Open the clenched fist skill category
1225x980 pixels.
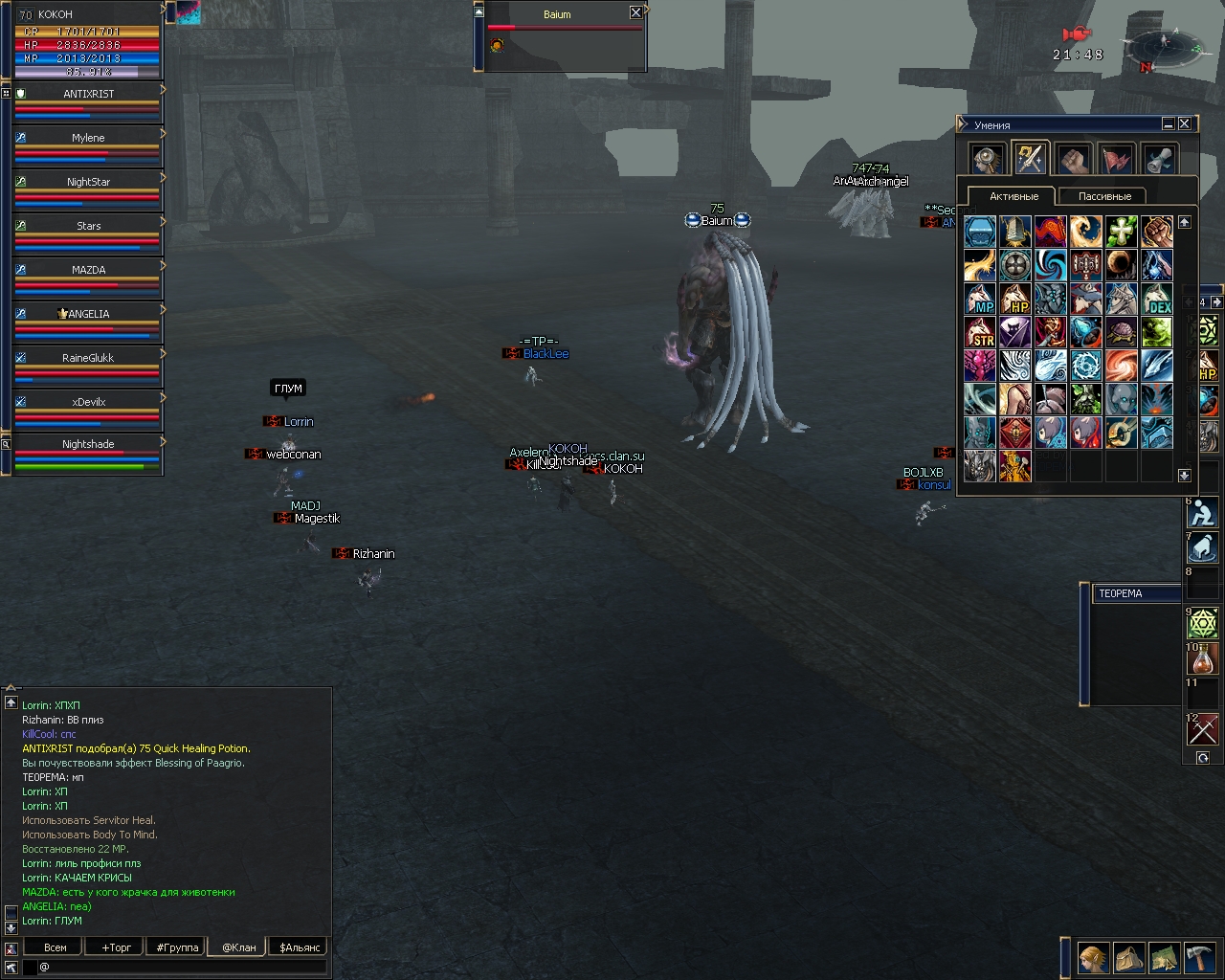click(x=1073, y=159)
